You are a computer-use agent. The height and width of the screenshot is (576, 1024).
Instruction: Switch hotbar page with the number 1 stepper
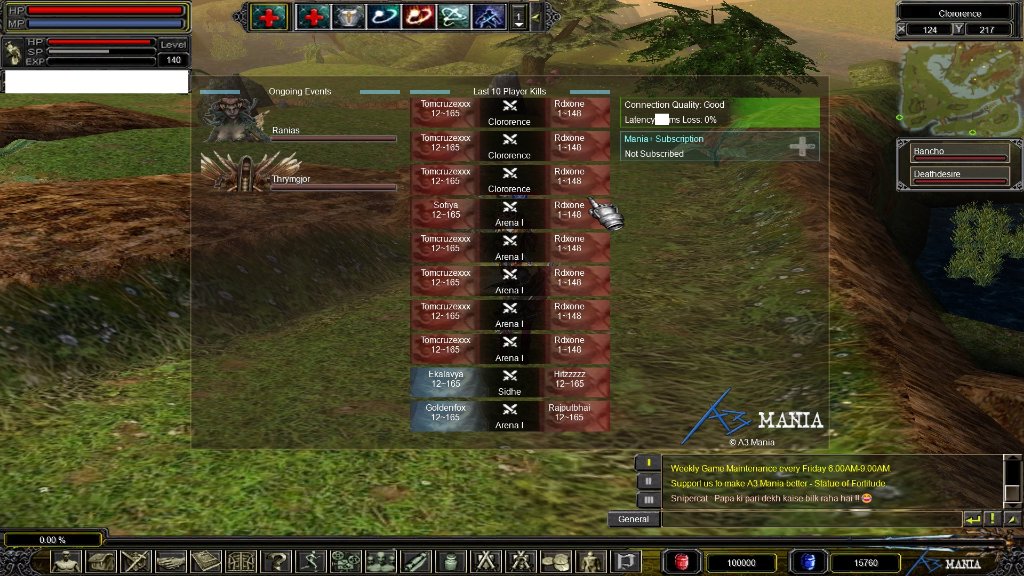519,17
